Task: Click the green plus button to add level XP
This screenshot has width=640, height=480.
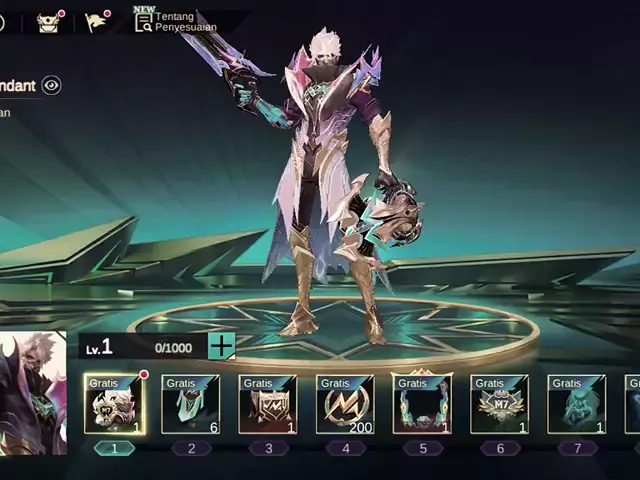Action: pos(221,346)
